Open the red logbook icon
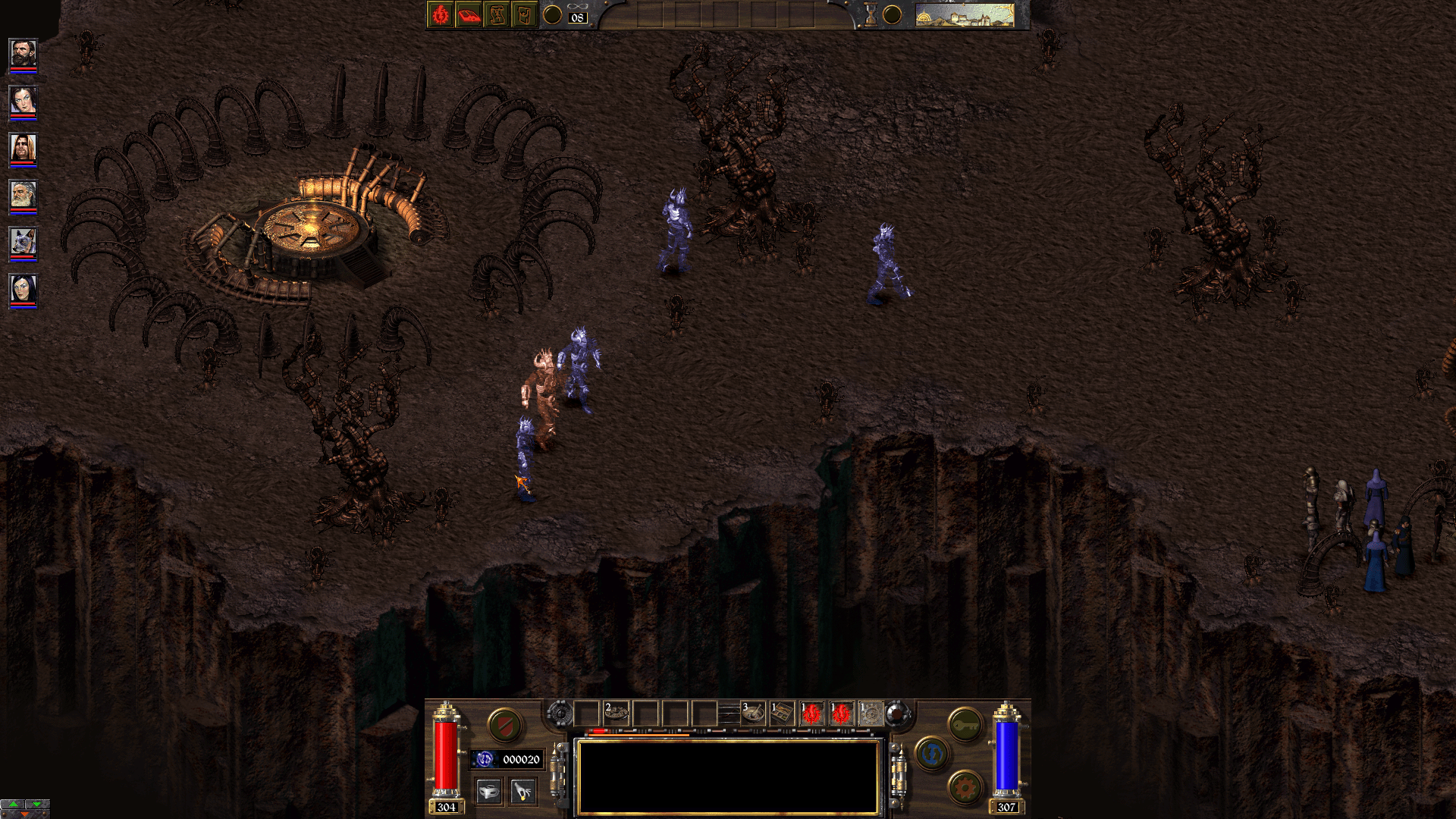 (469, 15)
